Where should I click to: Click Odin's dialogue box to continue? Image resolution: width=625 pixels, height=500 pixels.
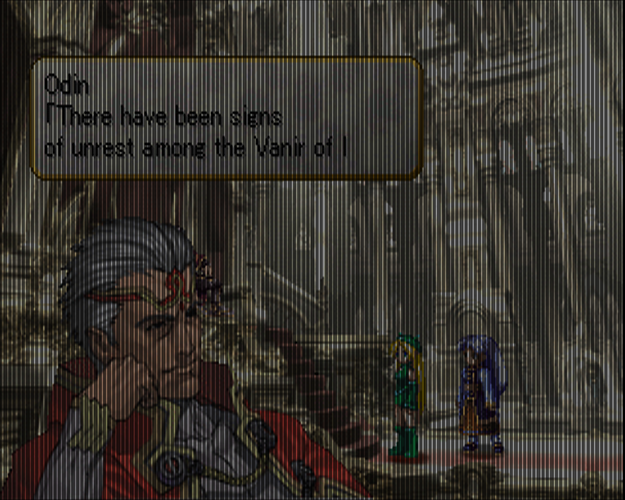pos(226,118)
